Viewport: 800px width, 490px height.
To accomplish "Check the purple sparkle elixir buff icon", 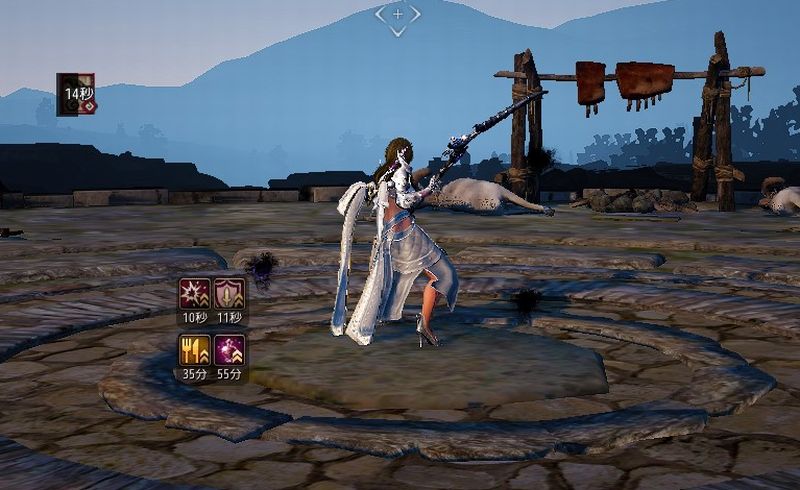I will click(x=230, y=350).
